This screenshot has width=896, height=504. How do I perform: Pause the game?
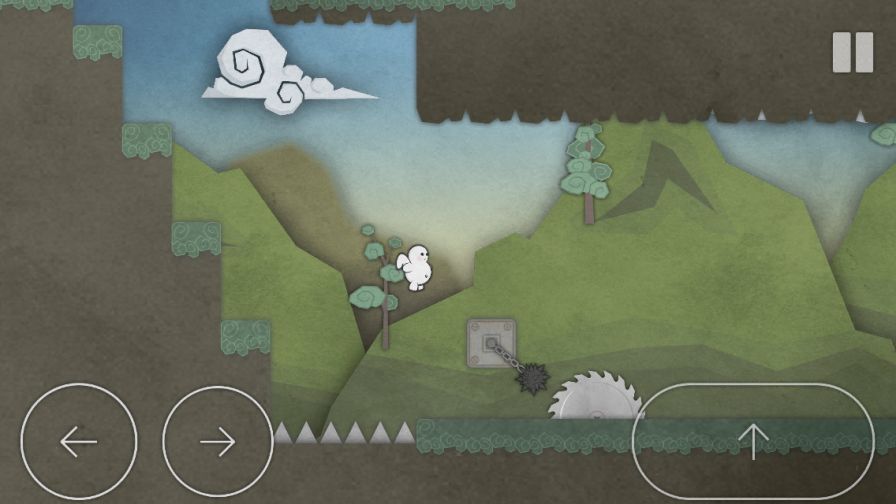(x=852, y=52)
